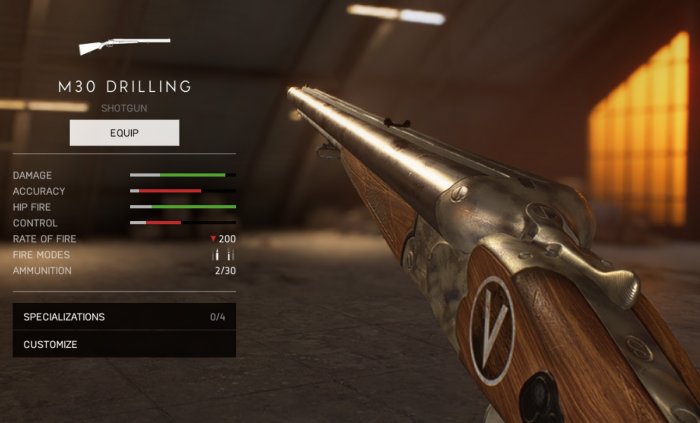Viewport: 700px width, 423px height.
Task: Open the Specializations menu
Action: (124, 317)
